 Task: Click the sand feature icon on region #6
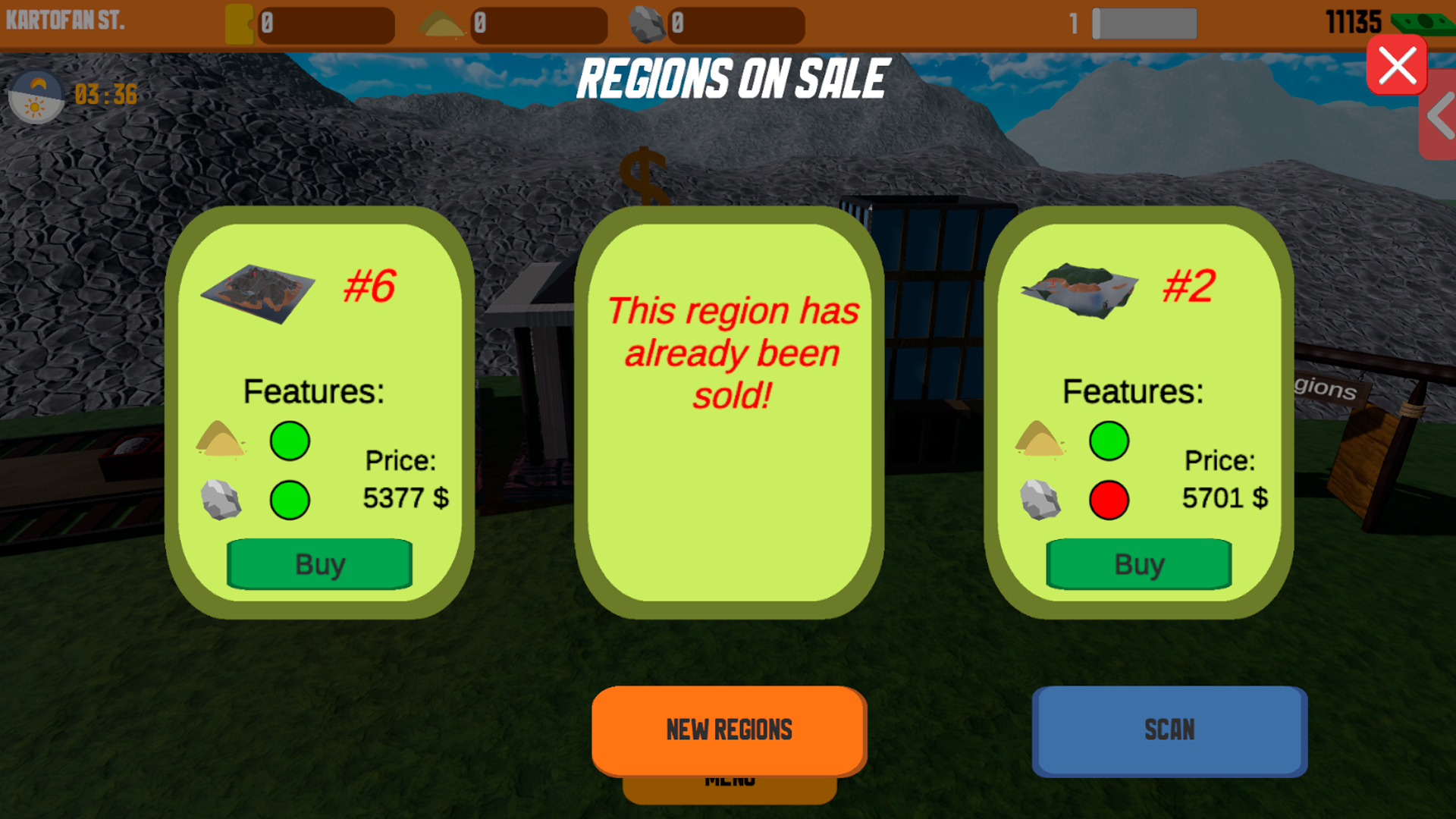(222, 441)
